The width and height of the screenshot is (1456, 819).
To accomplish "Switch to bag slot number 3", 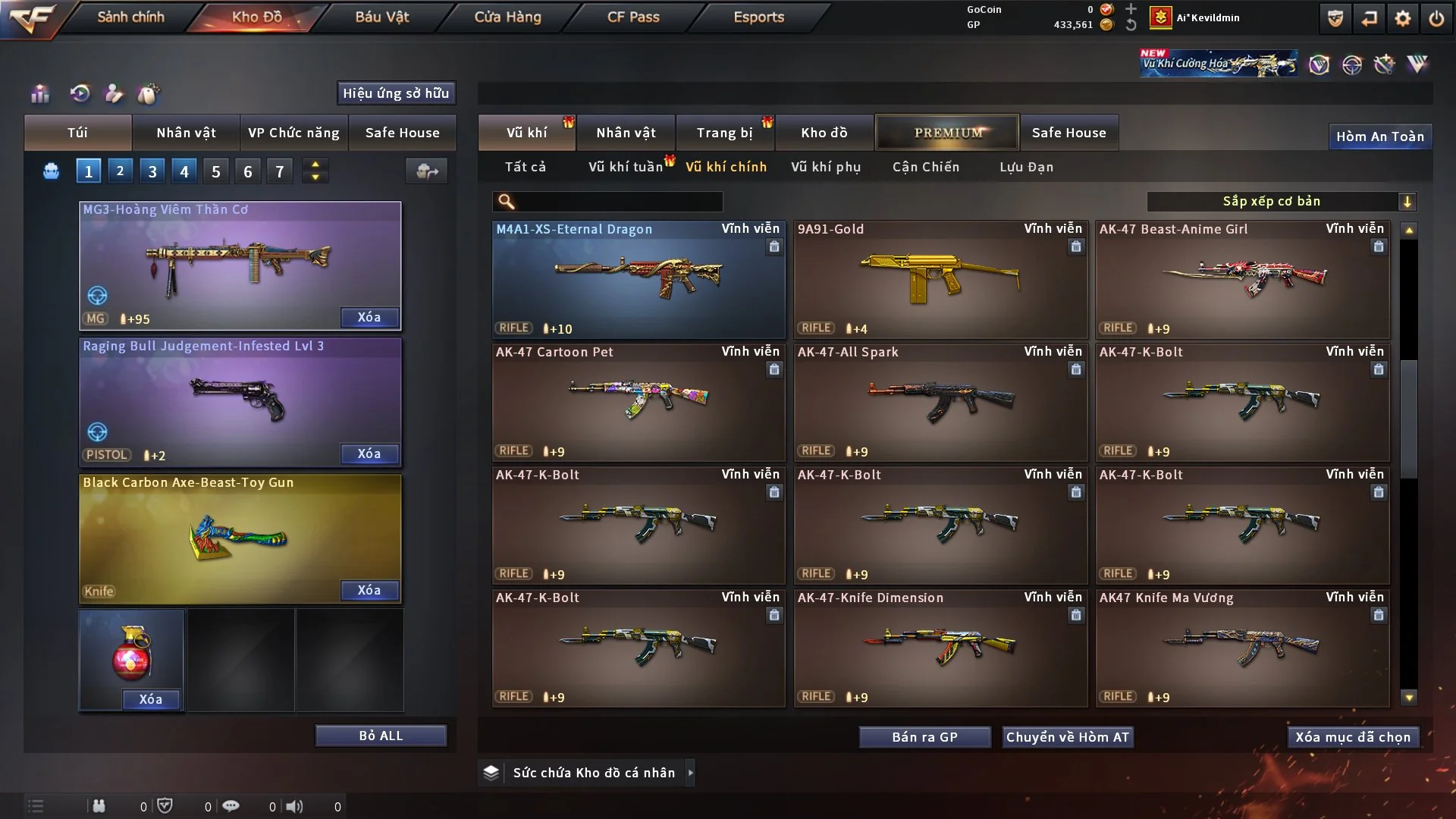I will click(152, 171).
